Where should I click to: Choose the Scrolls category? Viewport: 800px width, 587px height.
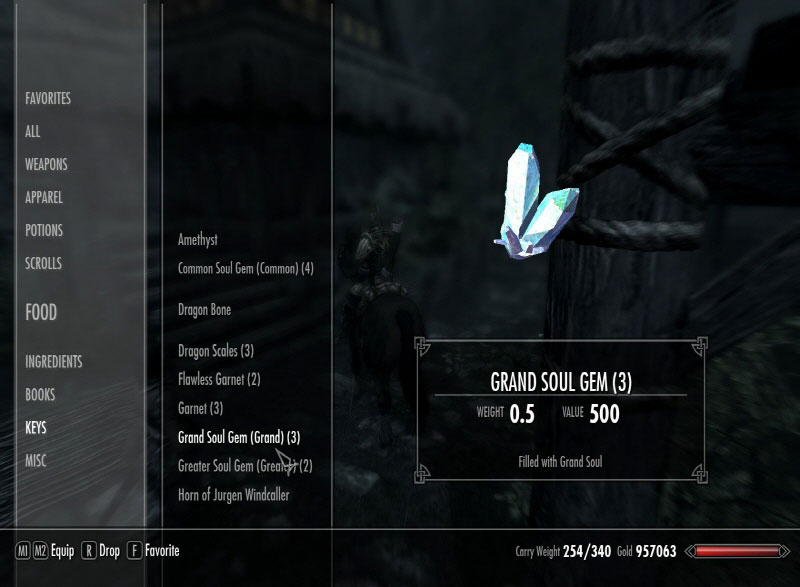43,263
